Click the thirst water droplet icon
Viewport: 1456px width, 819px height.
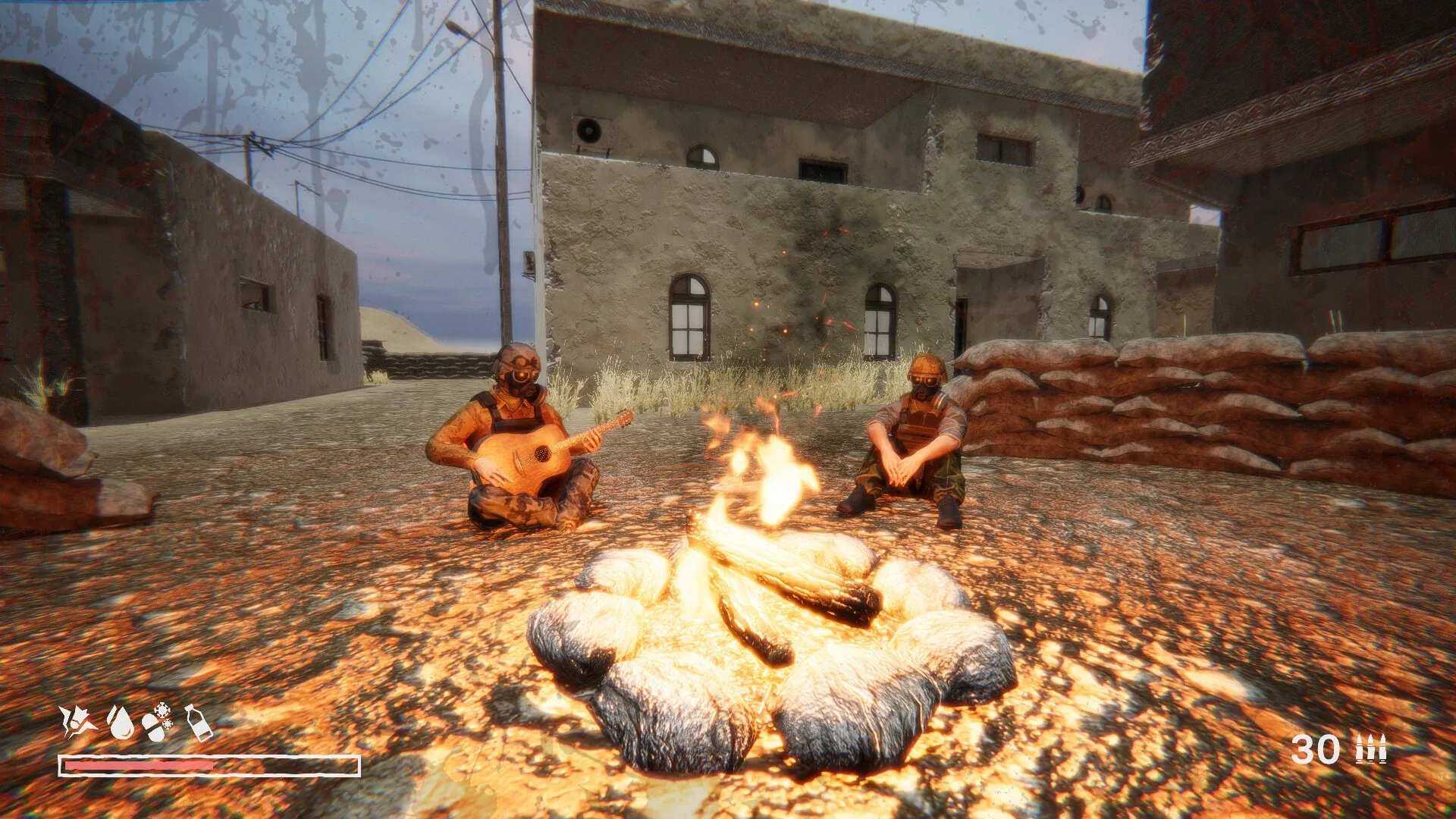(x=121, y=723)
